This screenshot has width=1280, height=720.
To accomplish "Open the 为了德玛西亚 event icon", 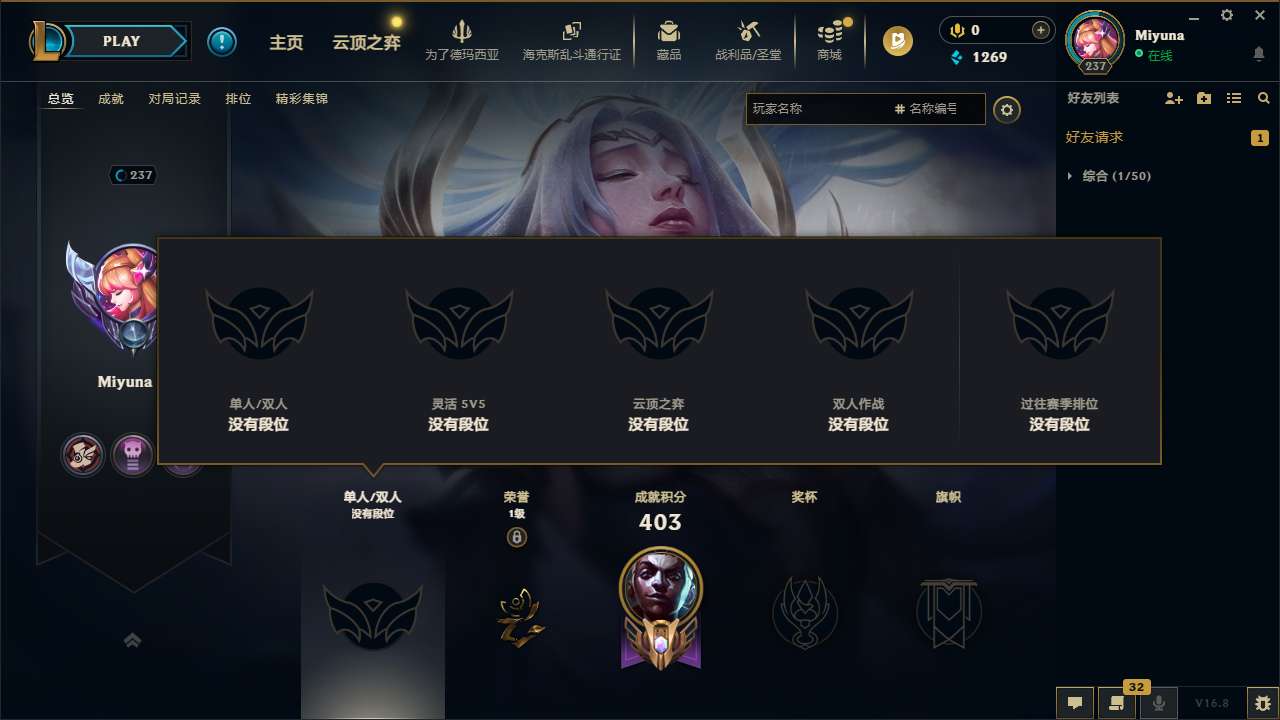I will (x=460, y=40).
